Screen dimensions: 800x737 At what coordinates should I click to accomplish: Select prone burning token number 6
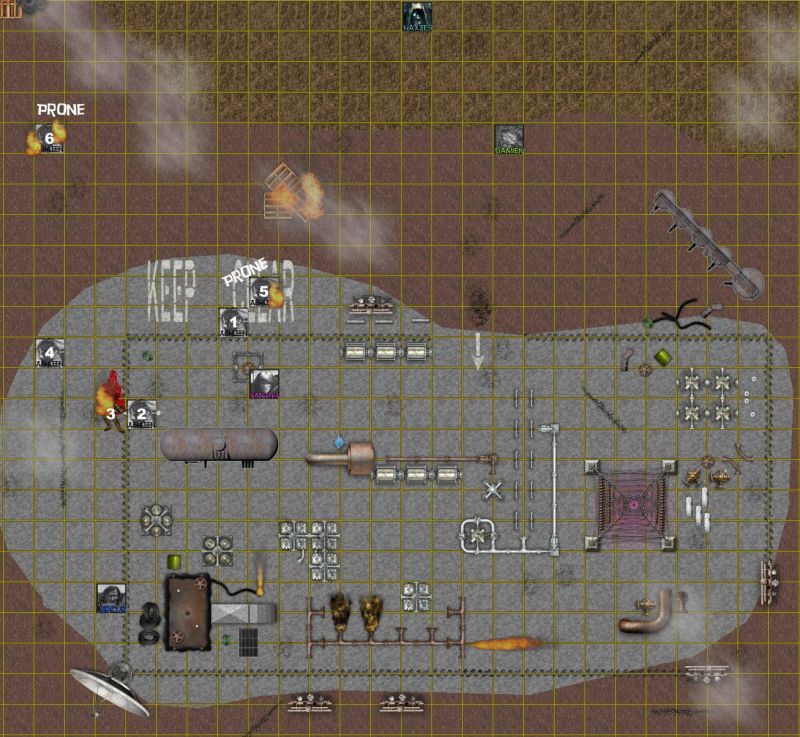[47, 138]
